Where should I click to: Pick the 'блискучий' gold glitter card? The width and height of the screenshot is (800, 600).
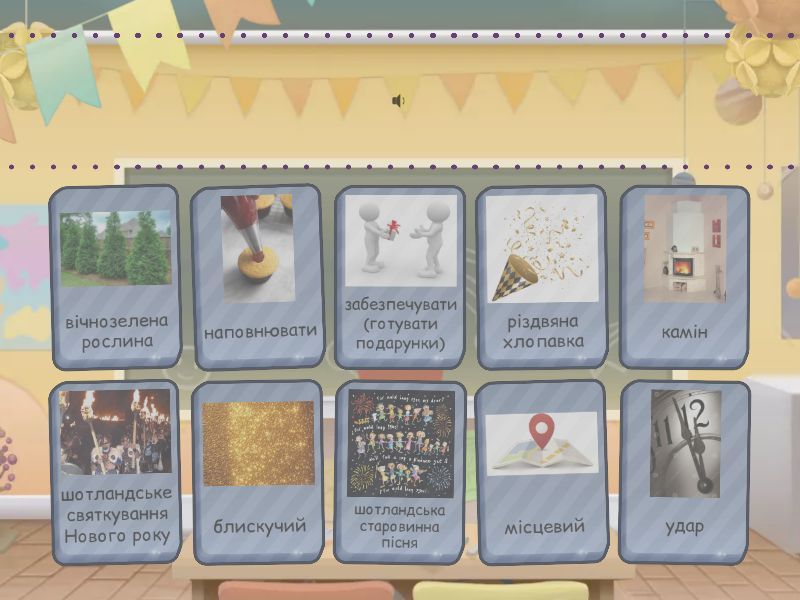tap(257, 472)
